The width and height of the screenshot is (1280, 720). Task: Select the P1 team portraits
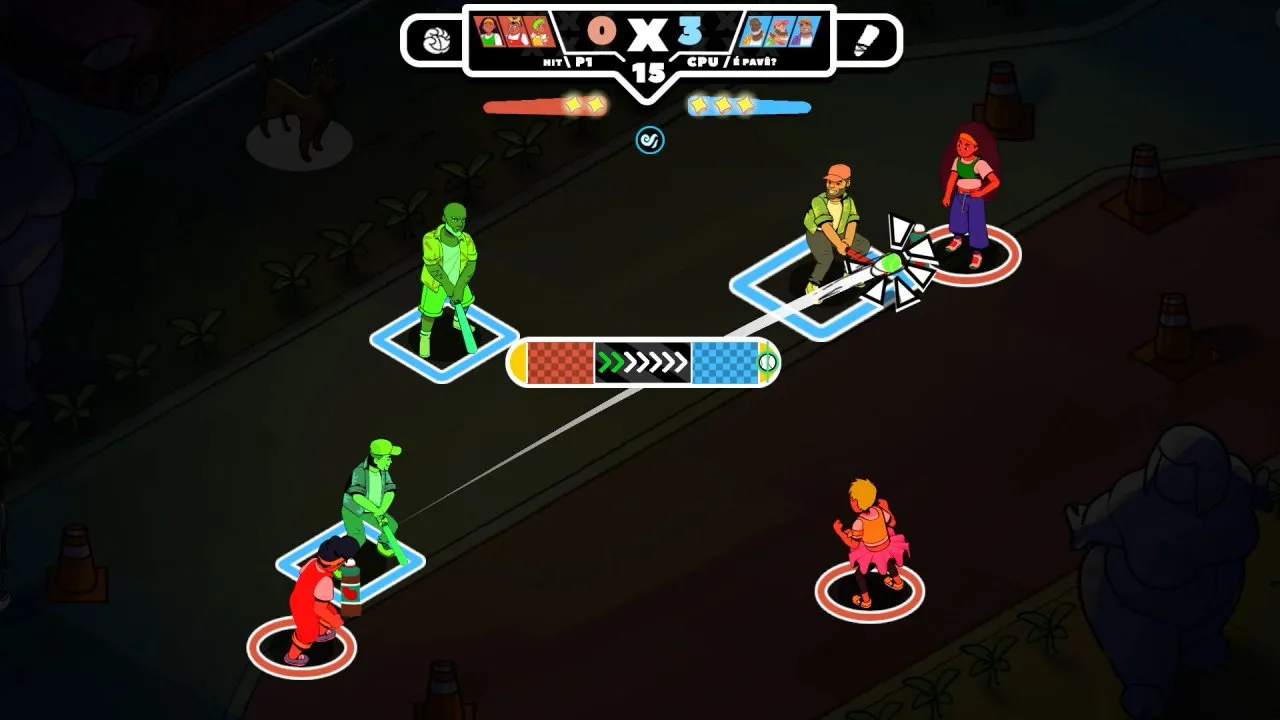point(516,32)
